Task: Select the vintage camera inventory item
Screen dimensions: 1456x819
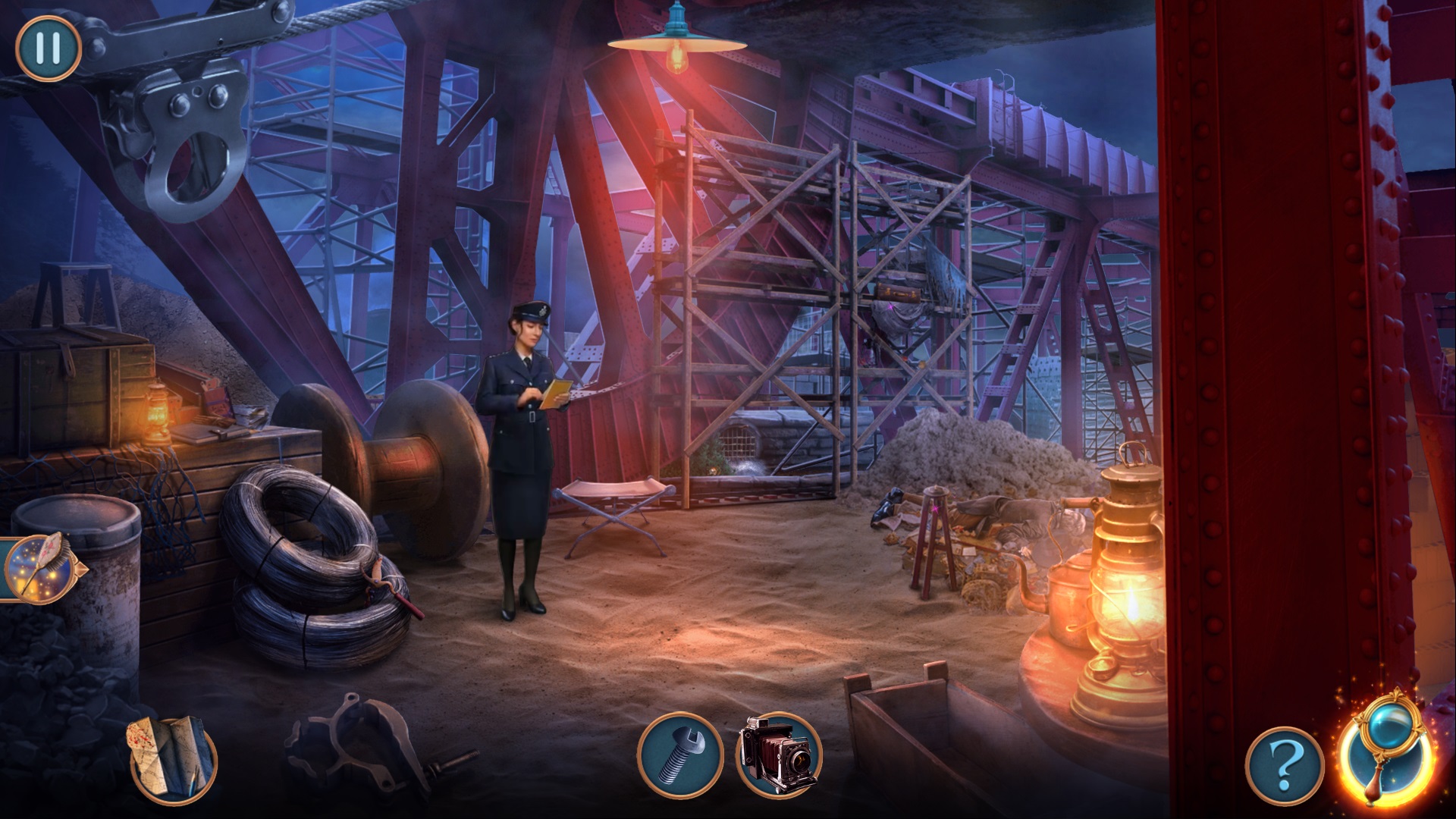Action: [x=780, y=755]
